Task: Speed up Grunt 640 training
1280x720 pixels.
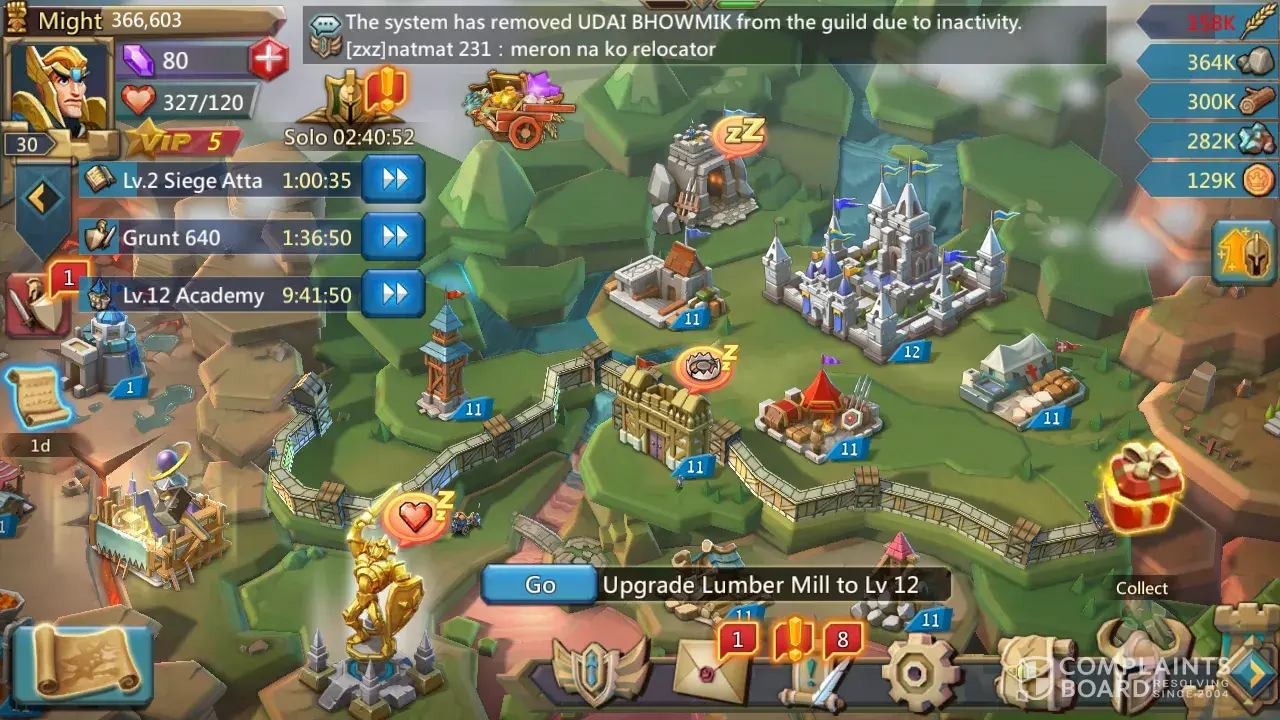Action: pos(393,237)
